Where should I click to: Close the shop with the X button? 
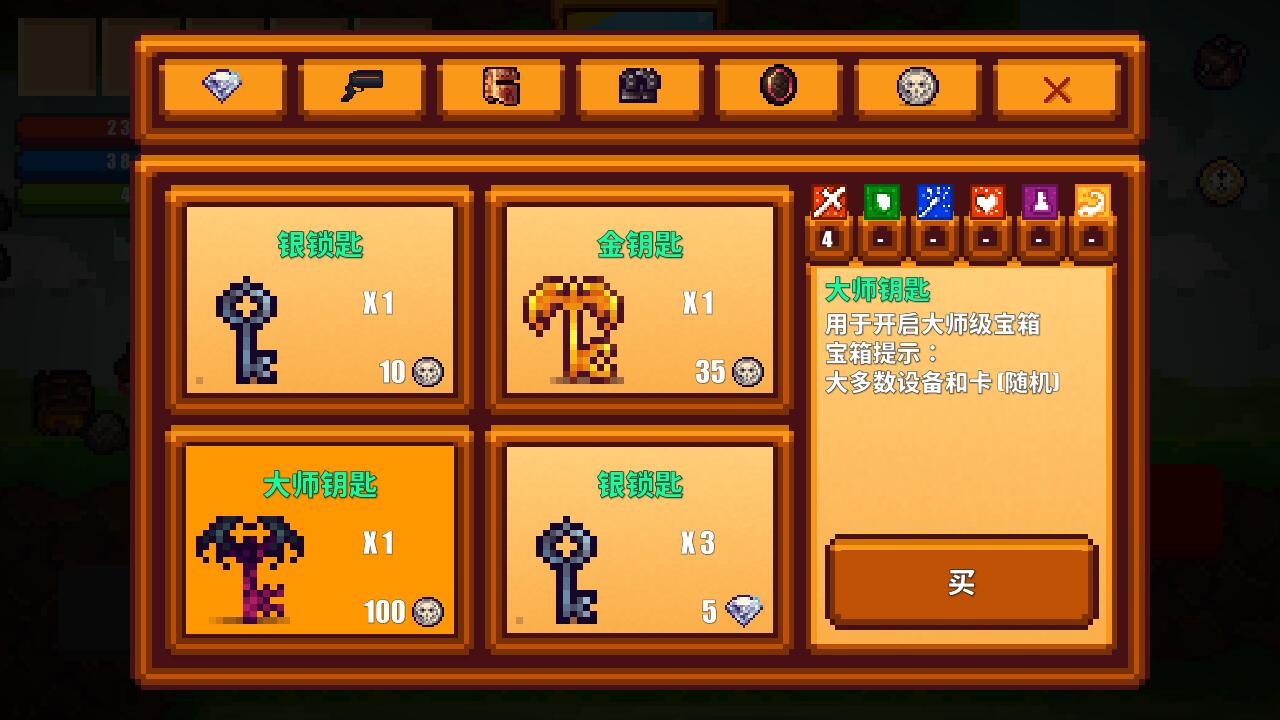click(1056, 88)
